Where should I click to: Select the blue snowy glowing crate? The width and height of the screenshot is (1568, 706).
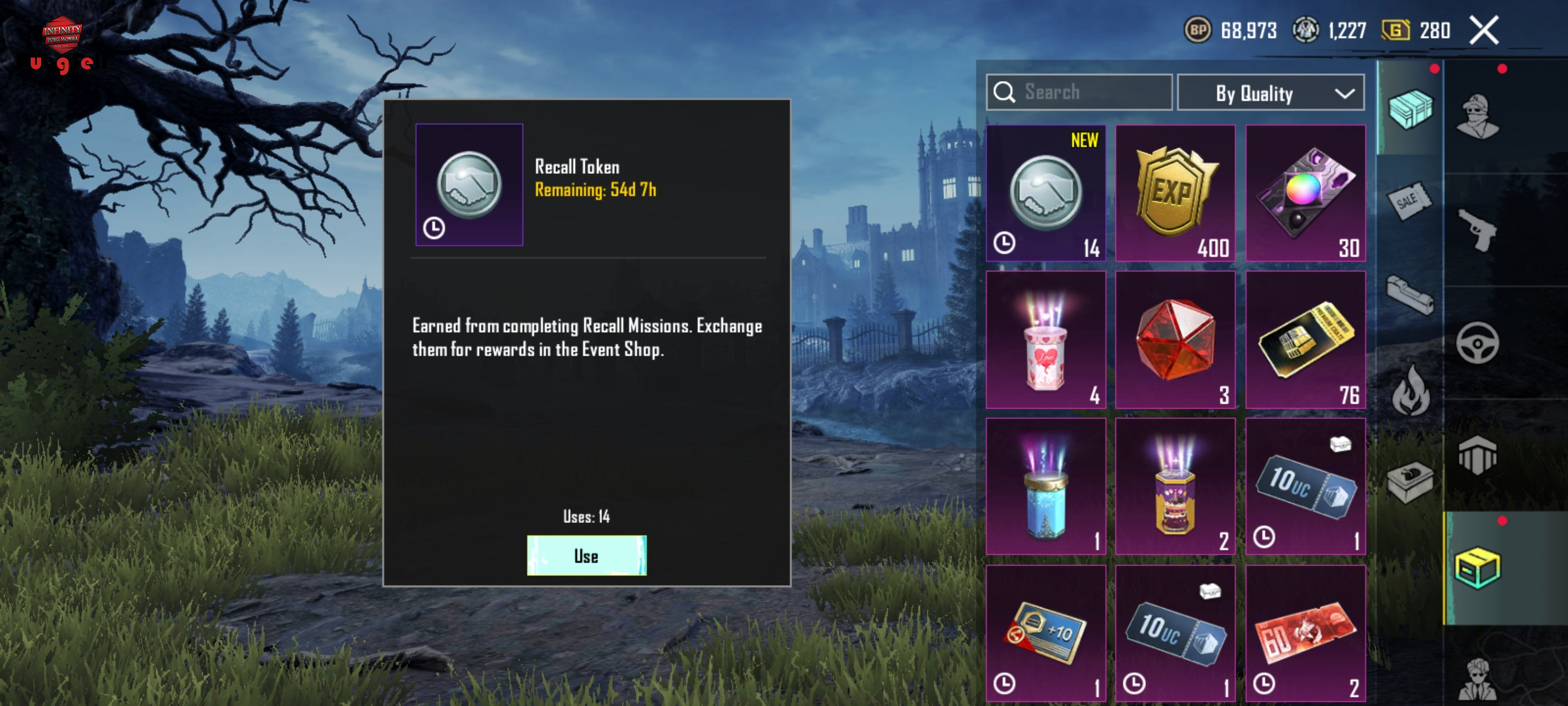(1045, 486)
